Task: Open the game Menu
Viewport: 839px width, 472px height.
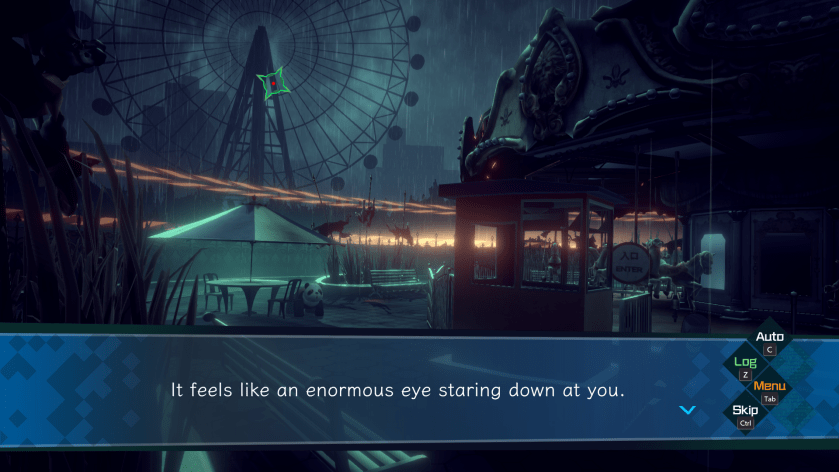Action: [x=769, y=387]
